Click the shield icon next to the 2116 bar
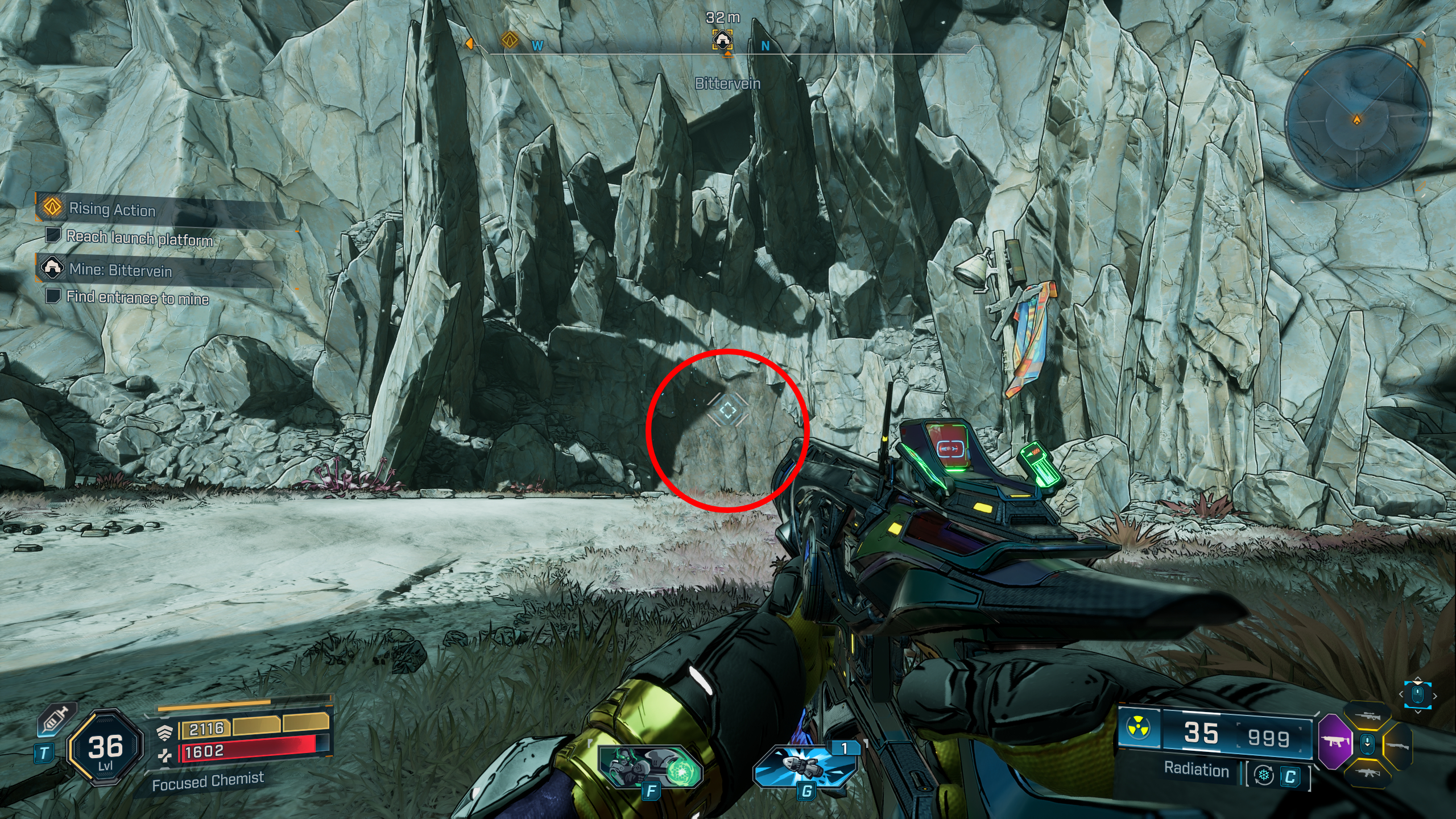This screenshot has width=1456, height=819. click(x=164, y=733)
